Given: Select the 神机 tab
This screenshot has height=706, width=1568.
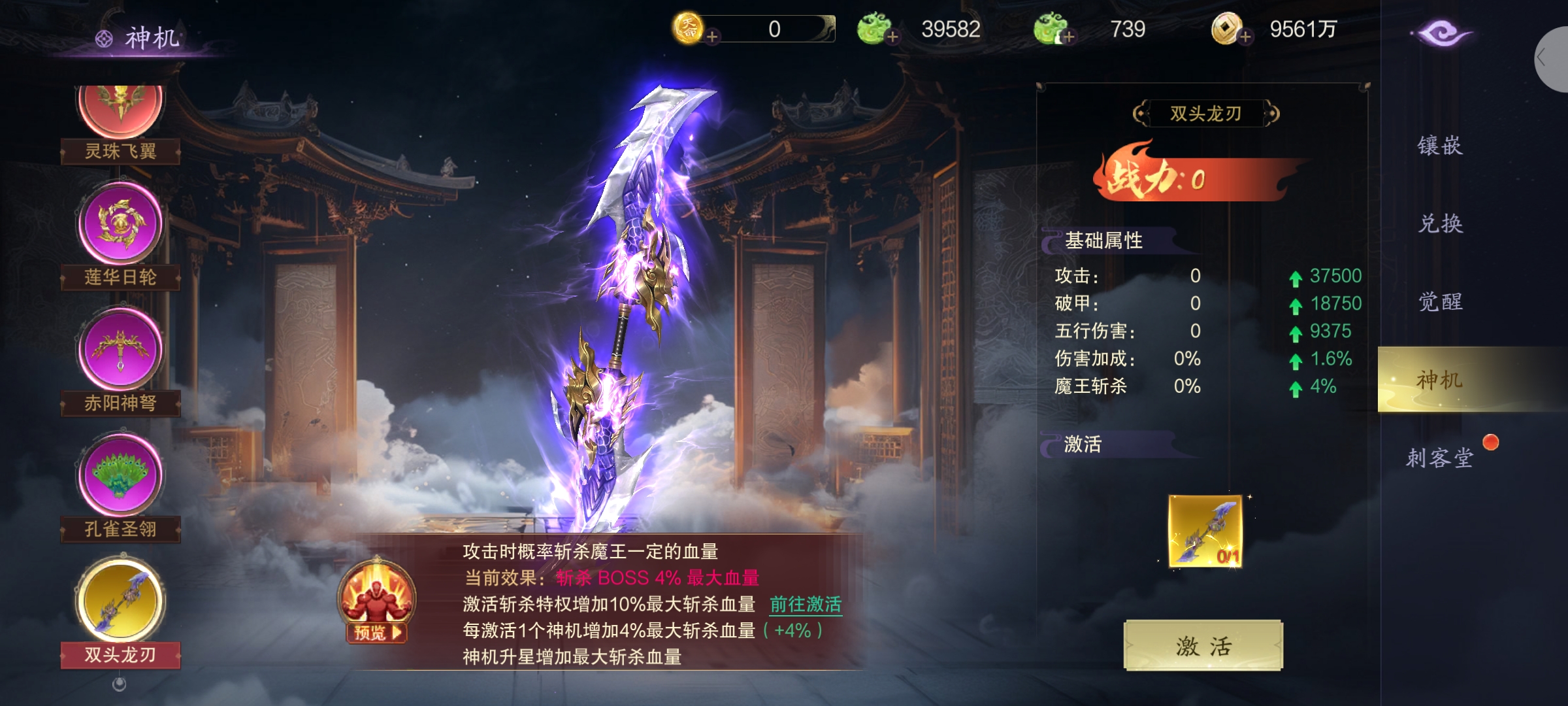Looking at the screenshot, I should coord(1440,380).
